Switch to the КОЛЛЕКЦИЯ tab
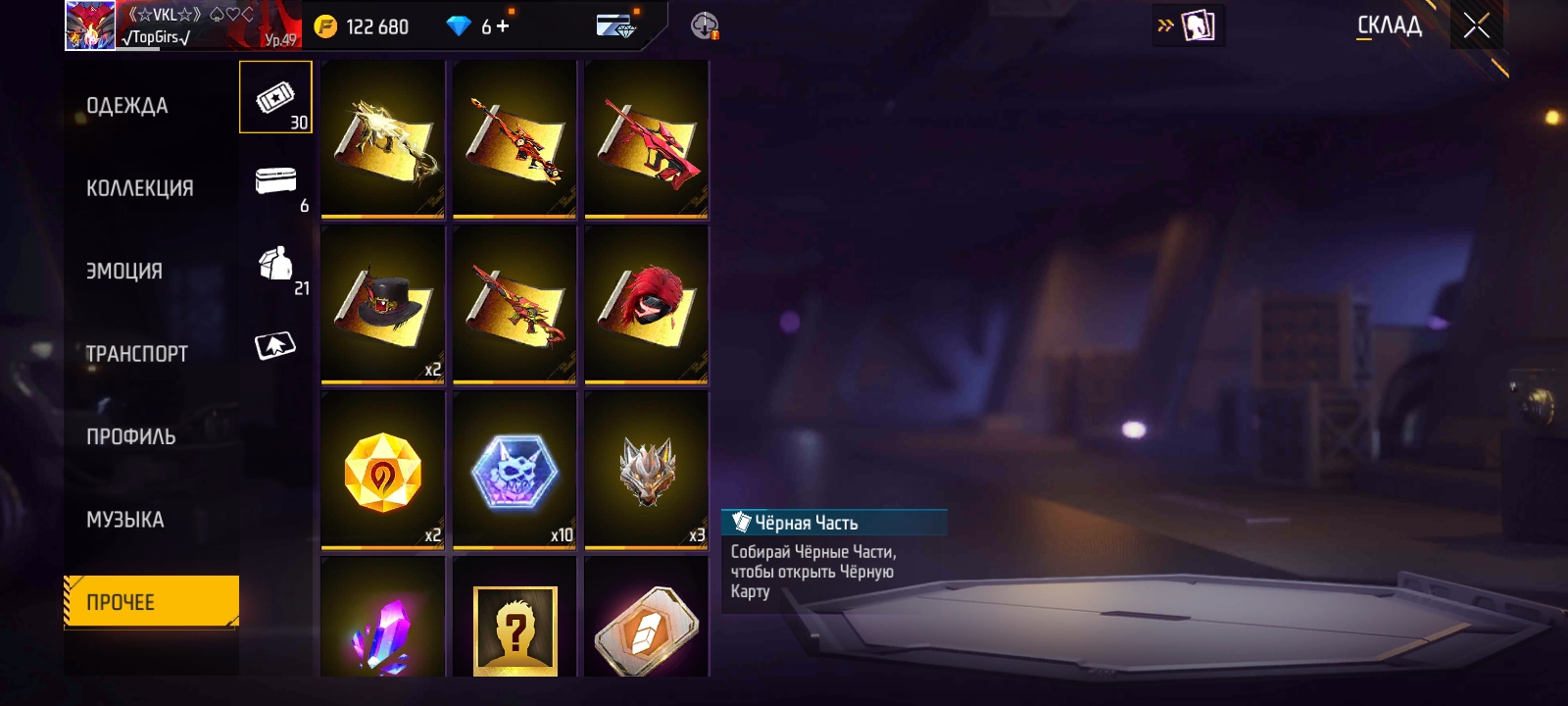The image size is (1568, 706). [140, 188]
